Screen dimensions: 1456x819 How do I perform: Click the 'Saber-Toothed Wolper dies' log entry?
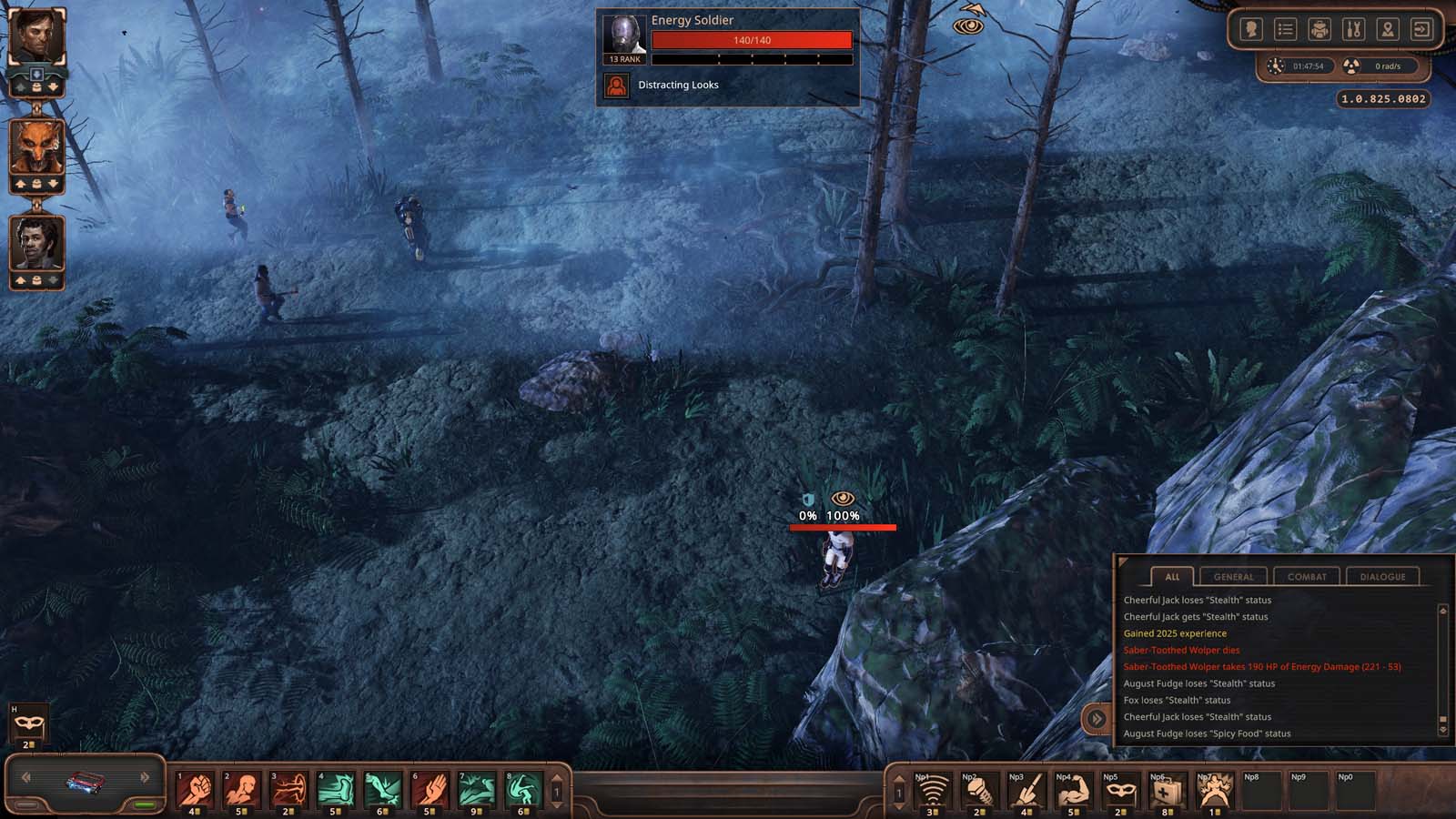tap(1180, 650)
